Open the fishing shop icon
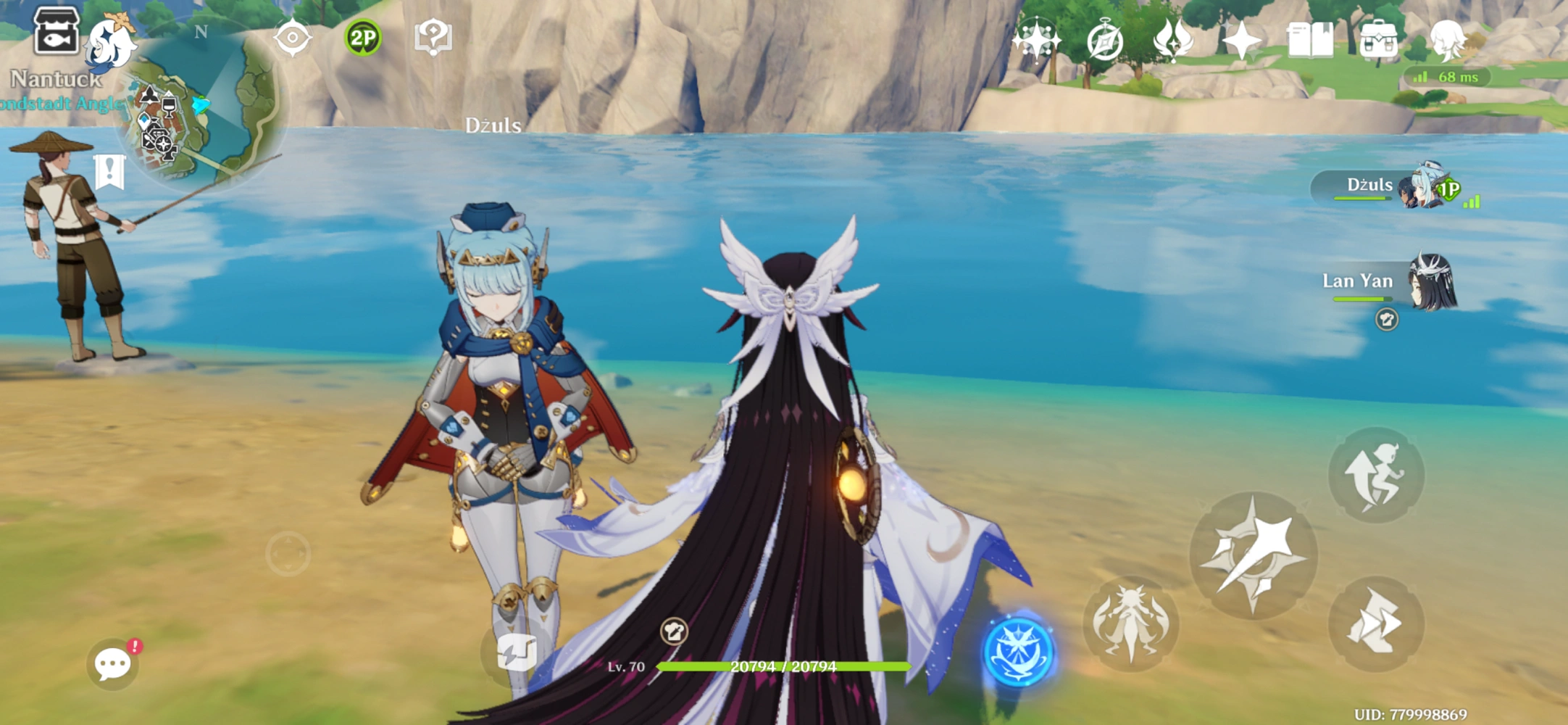 [x=57, y=31]
